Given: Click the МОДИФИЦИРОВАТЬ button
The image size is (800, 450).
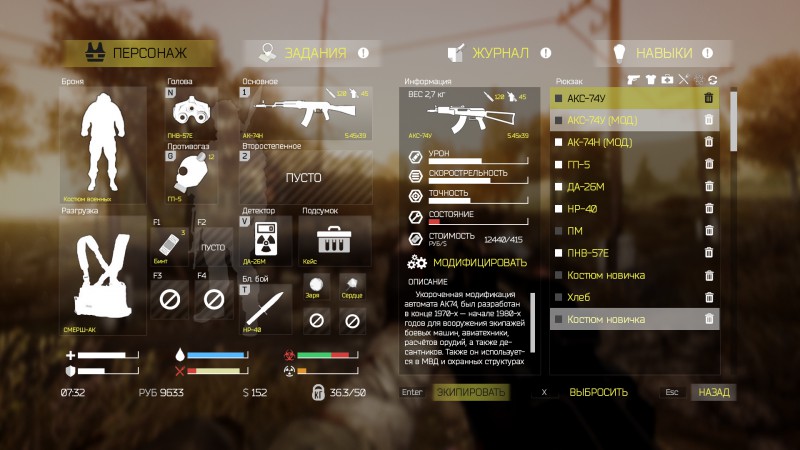Looking at the screenshot, I should (470, 263).
